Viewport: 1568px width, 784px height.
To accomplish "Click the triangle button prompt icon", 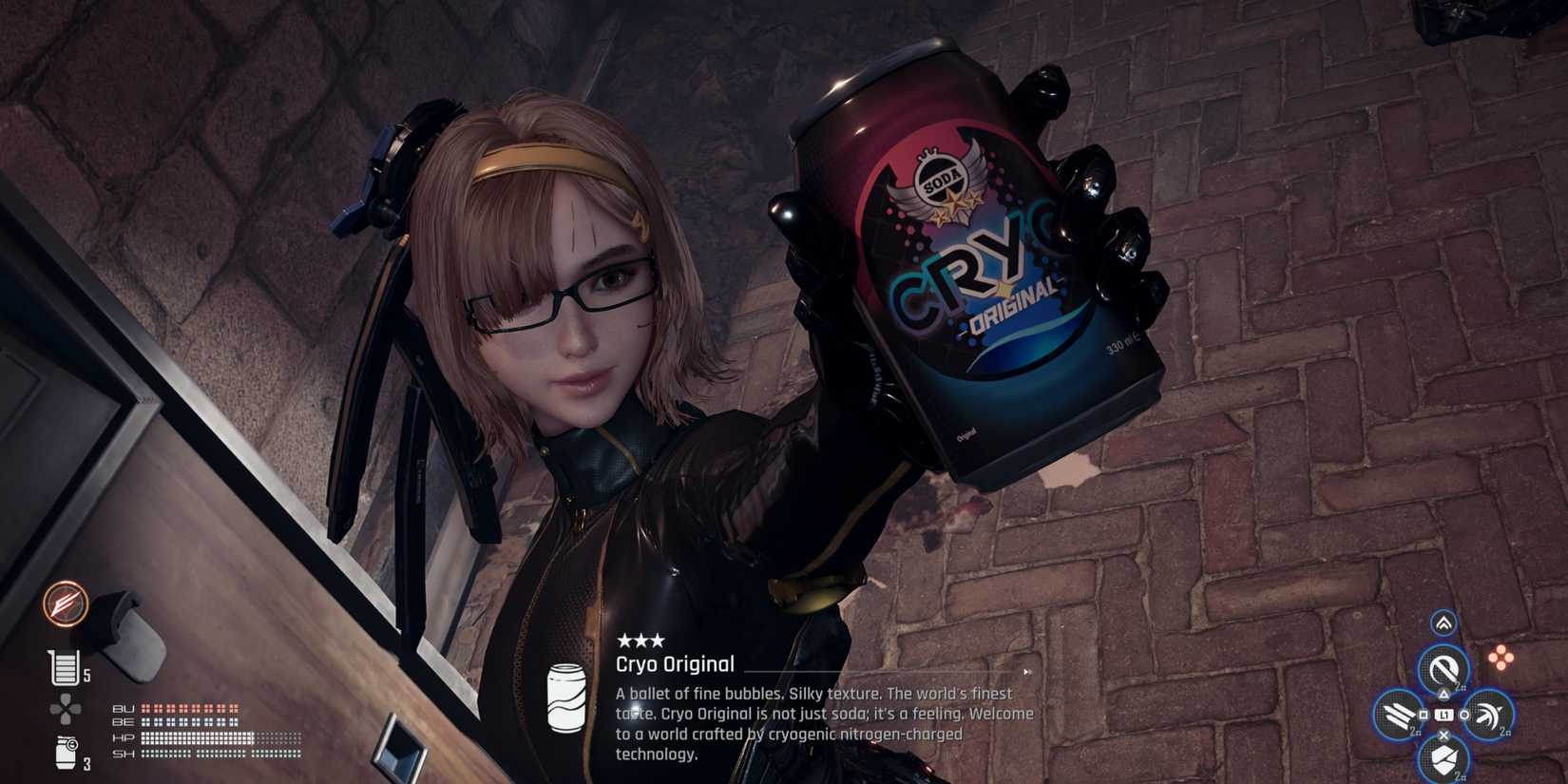I will click(1444, 696).
